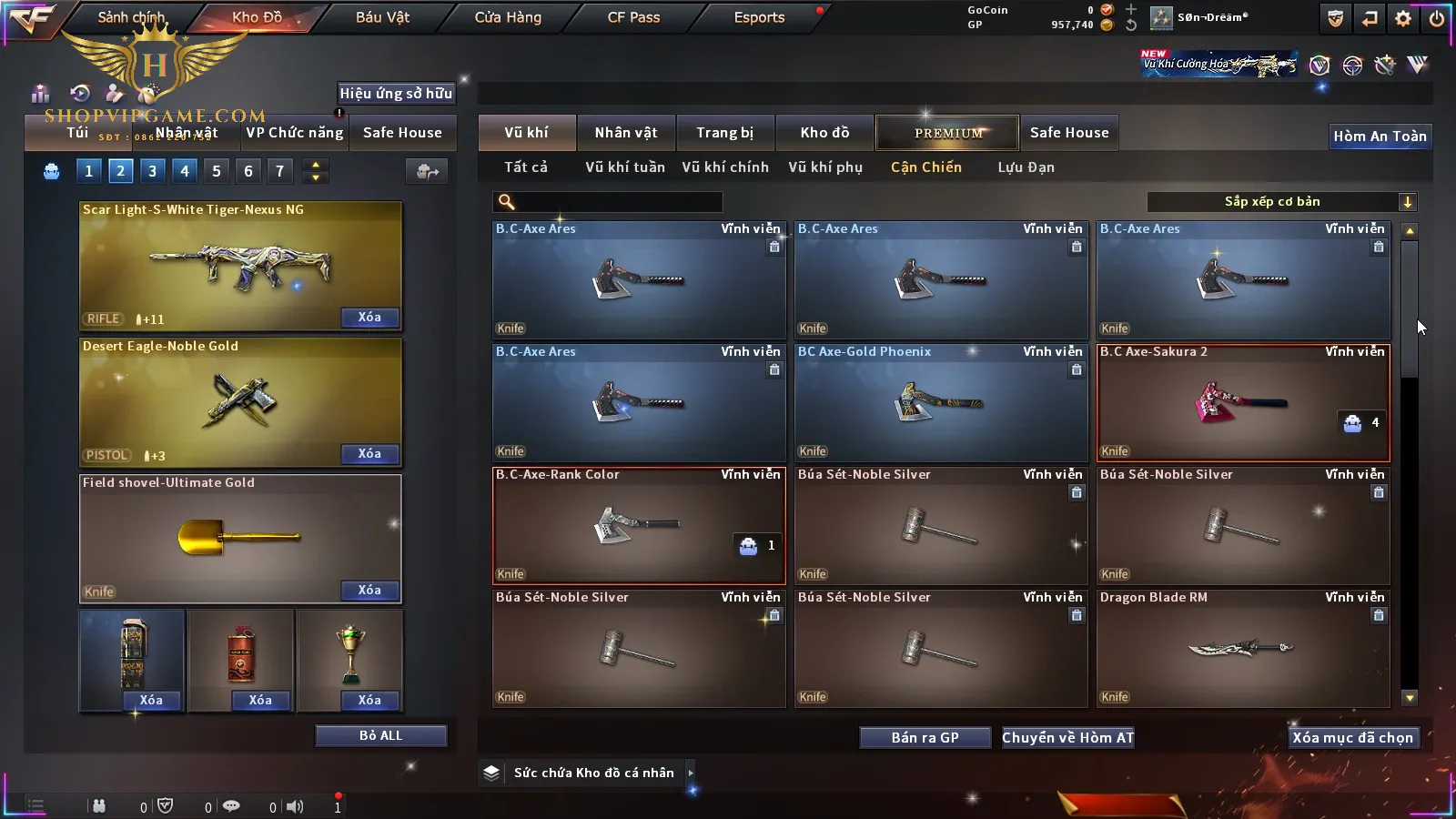The width and height of the screenshot is (1456, 819).
Task: Select the BC Axe-Gold Phoenix knife
Action: pos(941,403)
